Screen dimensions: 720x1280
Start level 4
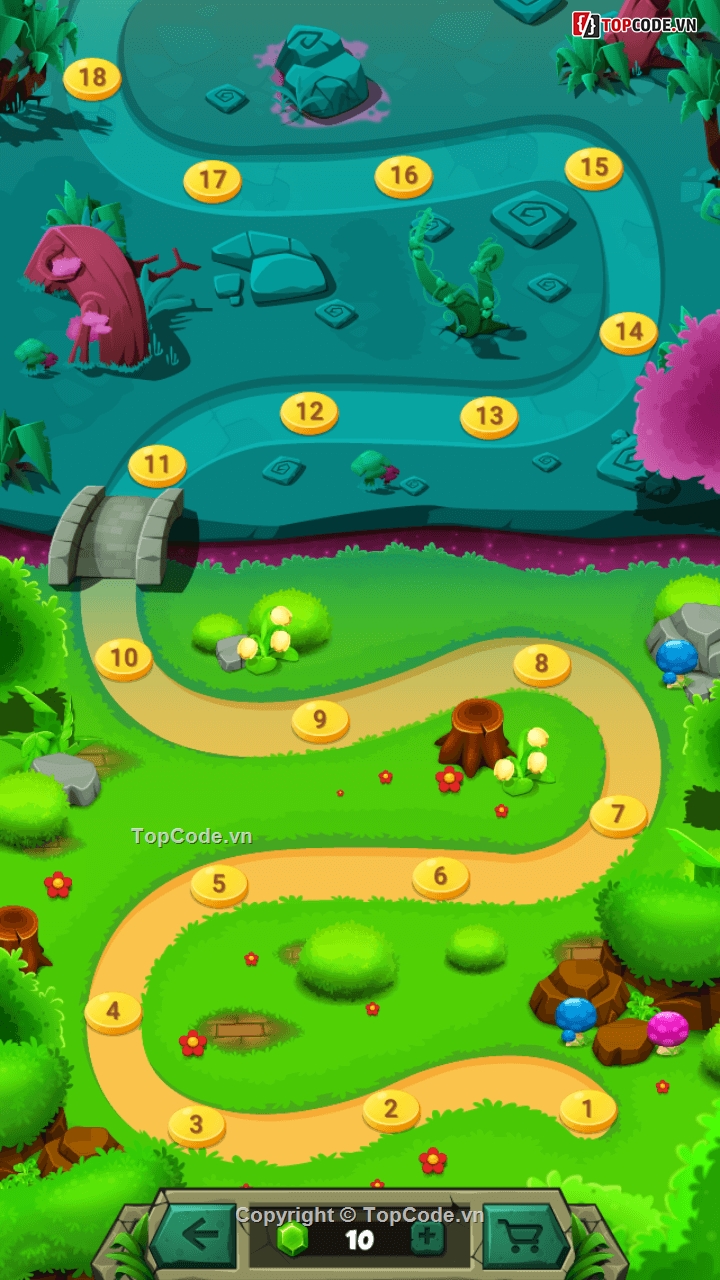tap(113, 1011)
